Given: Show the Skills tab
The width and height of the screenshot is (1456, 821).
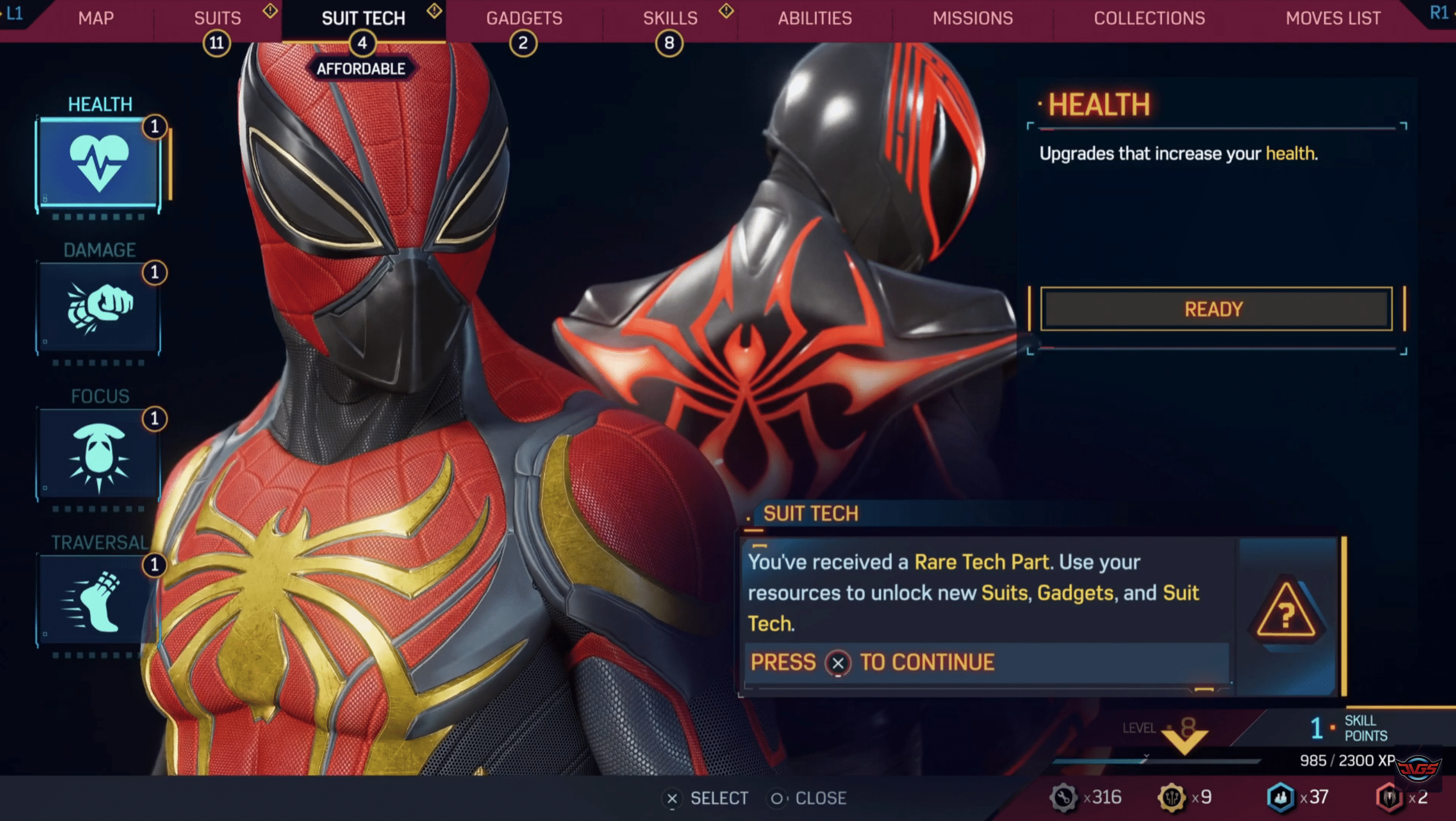Looking at the screenshot, I should (670, 18).
